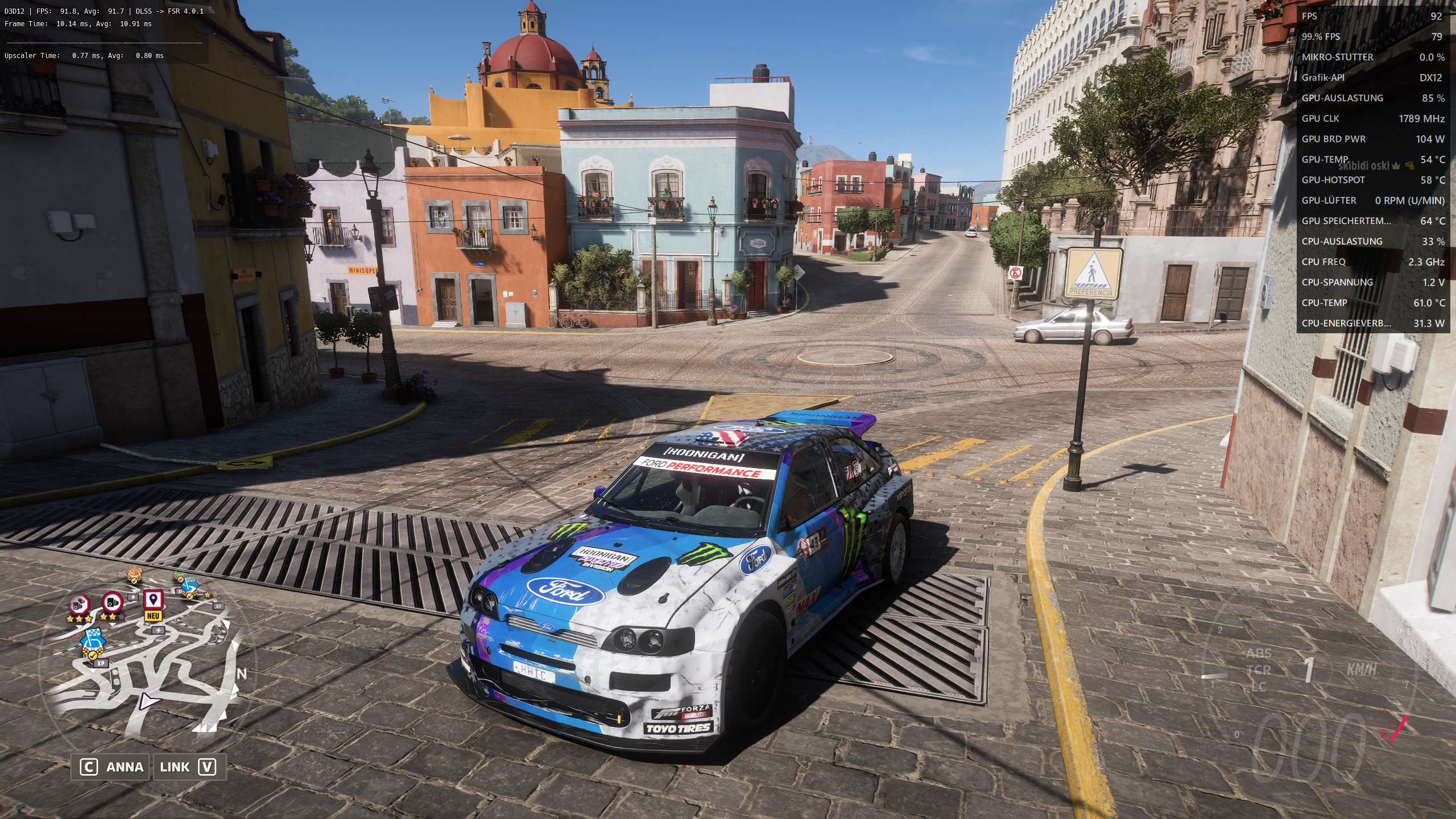Viewport: 1456px width, 819px height.
Task: Select the two-star speed trap marker
Action: click(x=113, y=602)
